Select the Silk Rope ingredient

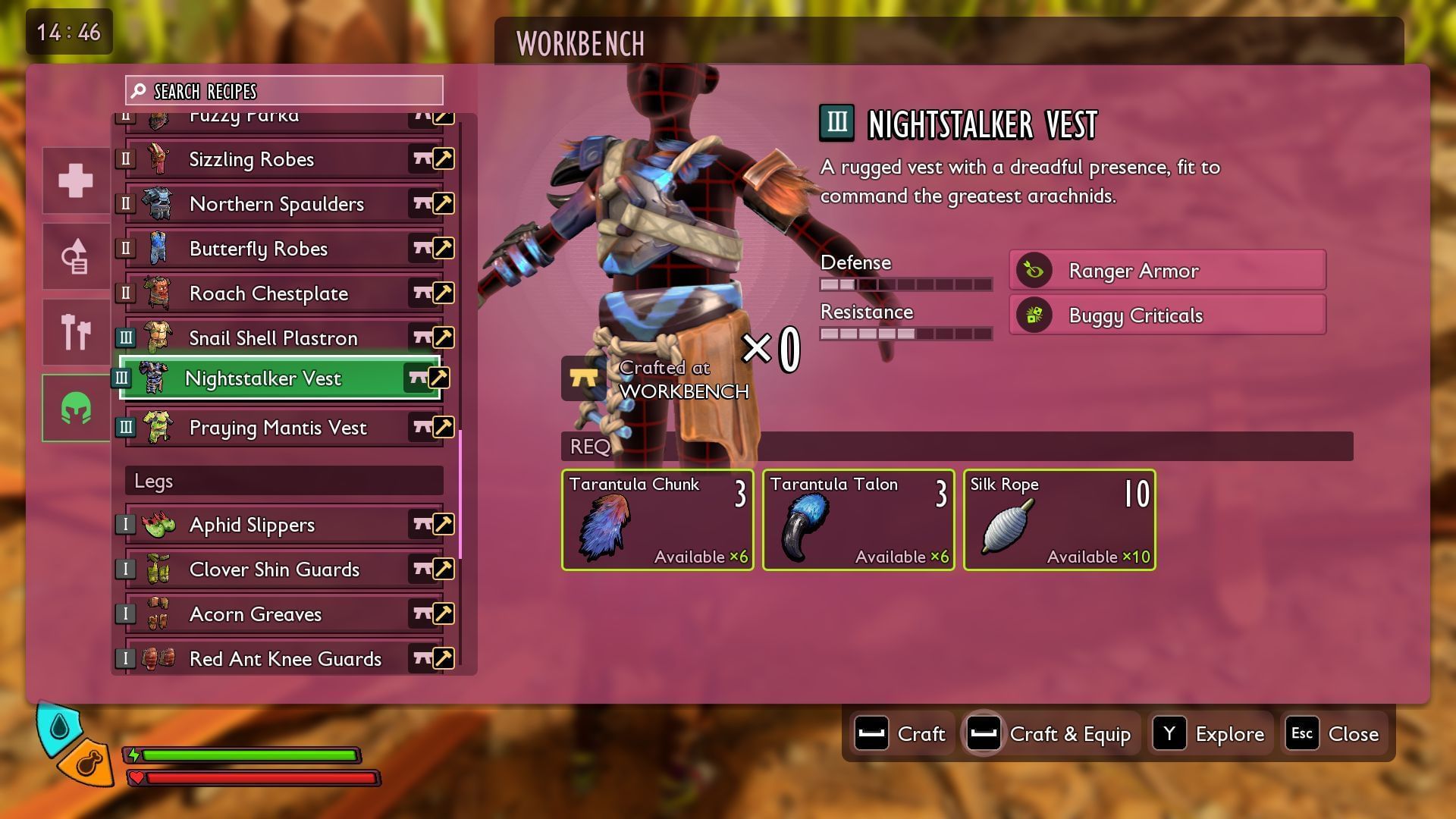(x=1059, y=520)
